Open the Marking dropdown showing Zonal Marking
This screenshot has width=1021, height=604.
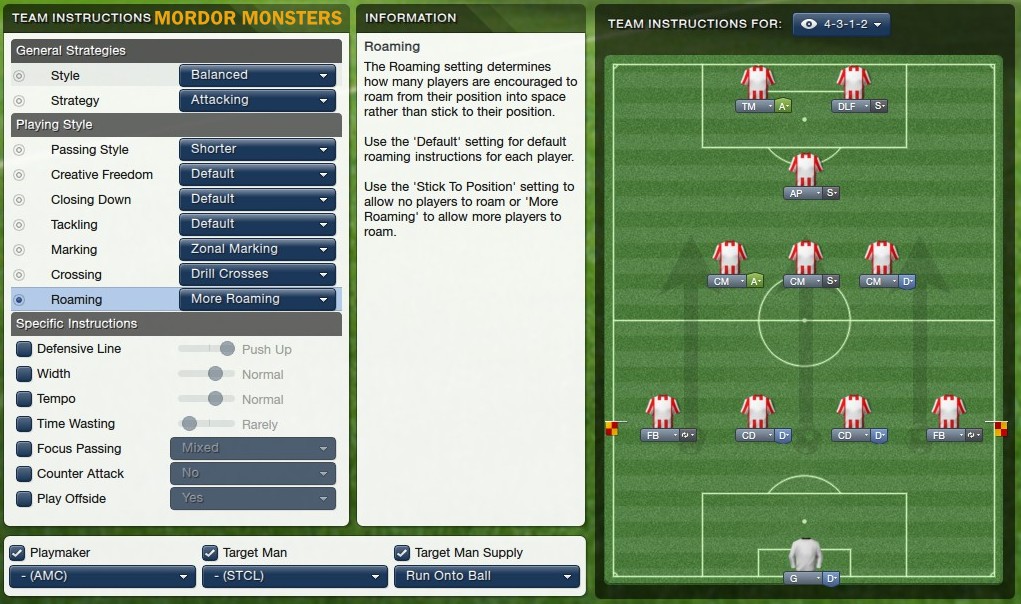pyautogui.click(x=257, y=249)
